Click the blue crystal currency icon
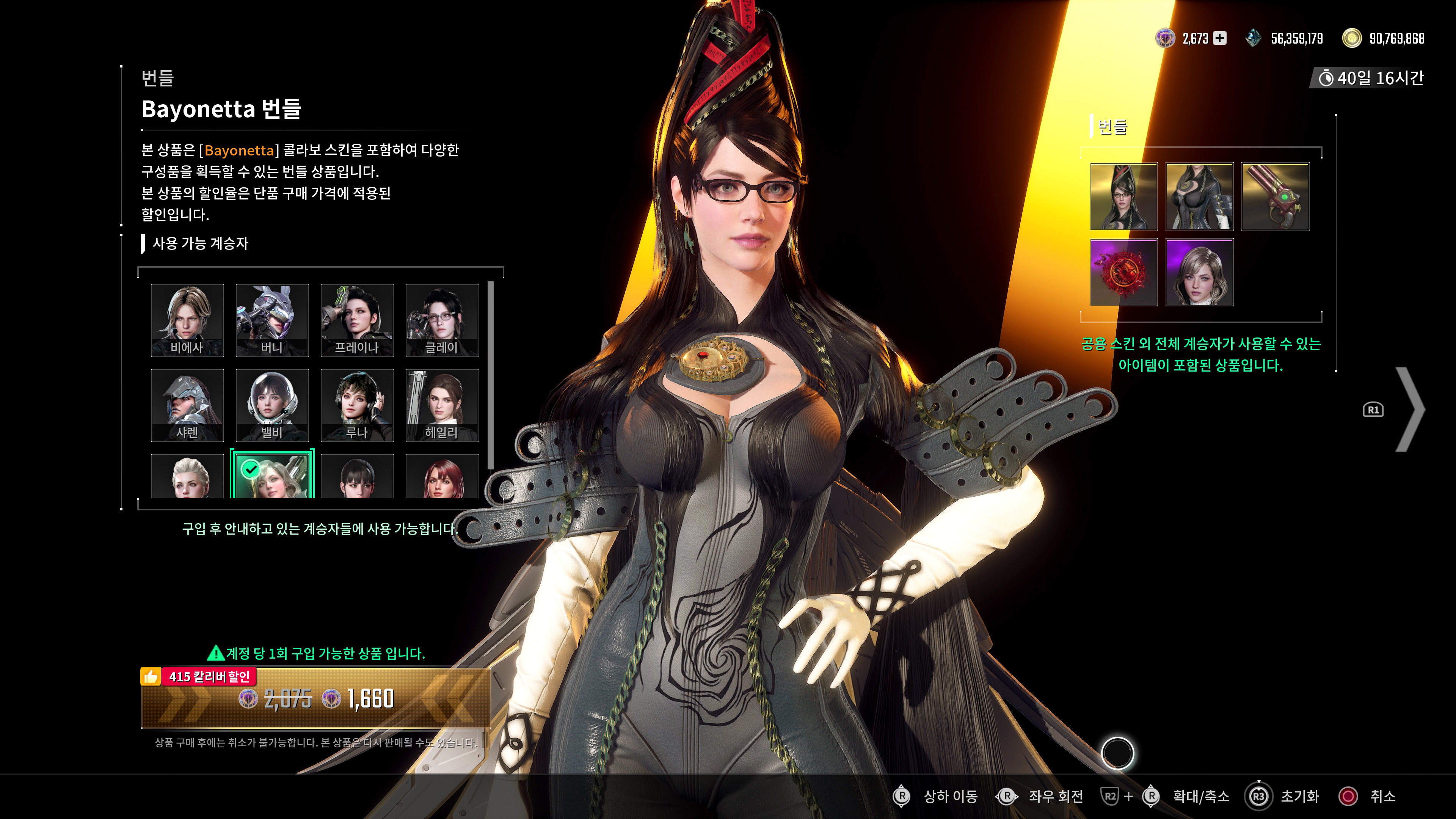 coord(1254,38)
